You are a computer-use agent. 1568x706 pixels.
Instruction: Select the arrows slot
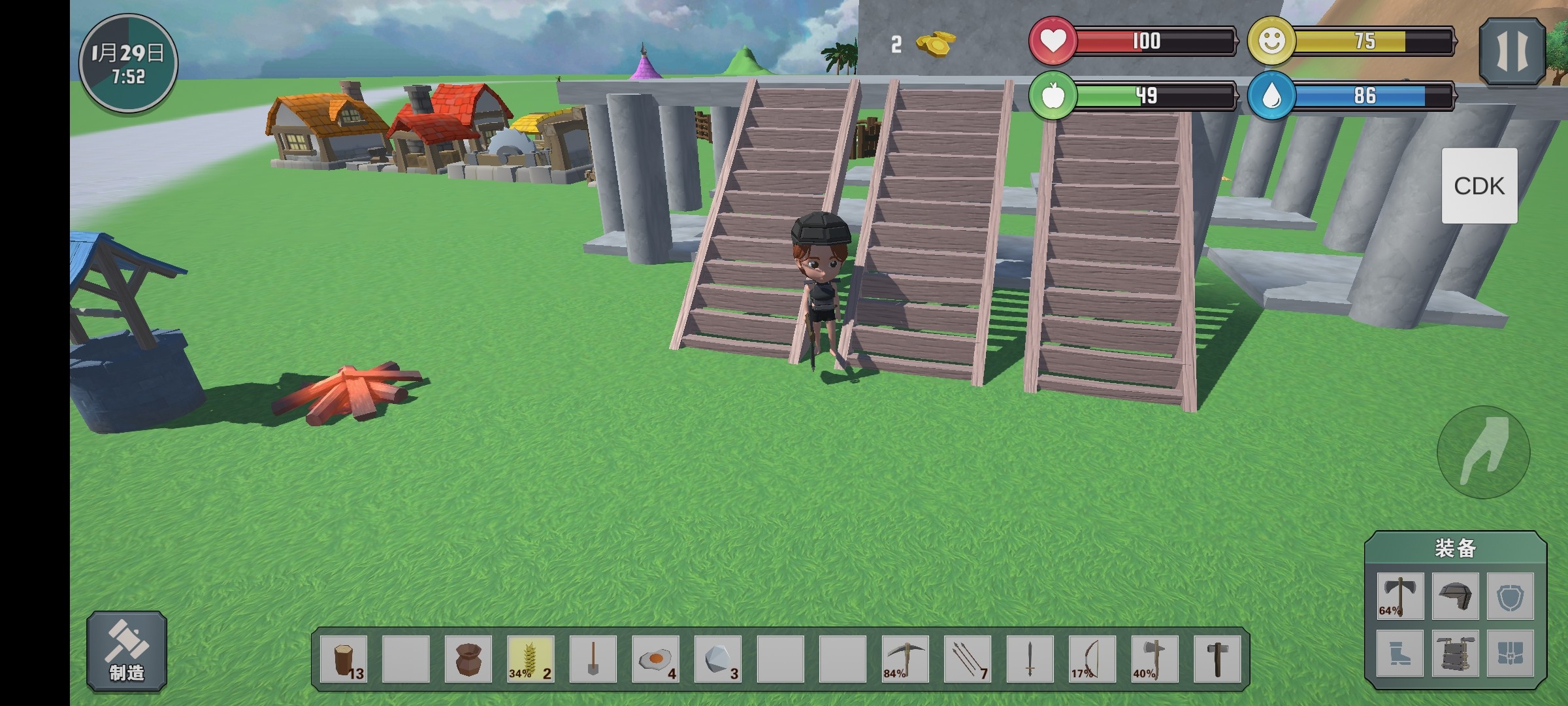(x=968, y=659)
